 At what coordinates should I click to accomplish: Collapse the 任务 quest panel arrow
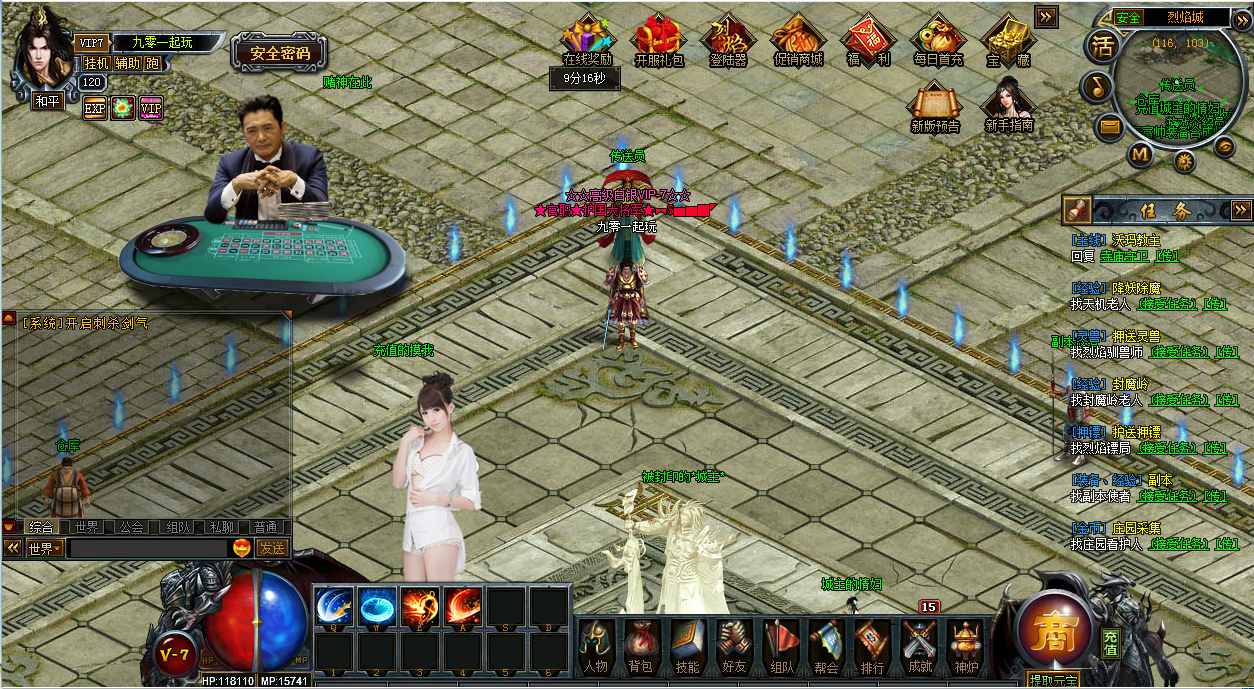click(x=1241, y=210)
